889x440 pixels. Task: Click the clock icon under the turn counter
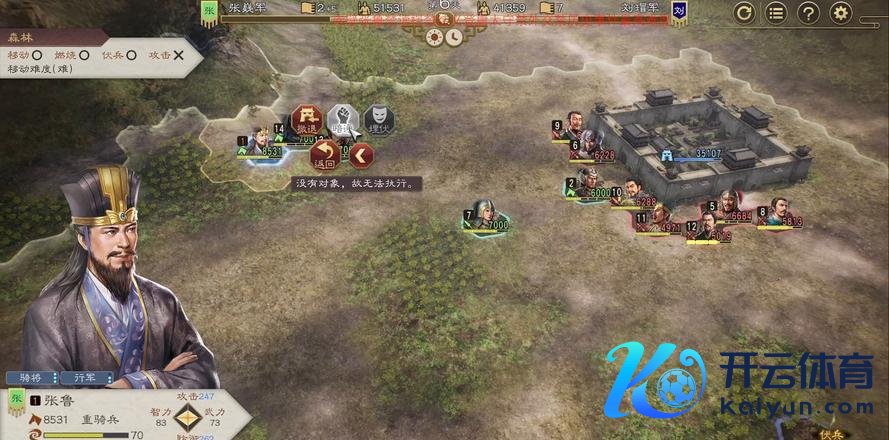coord(453,36)
